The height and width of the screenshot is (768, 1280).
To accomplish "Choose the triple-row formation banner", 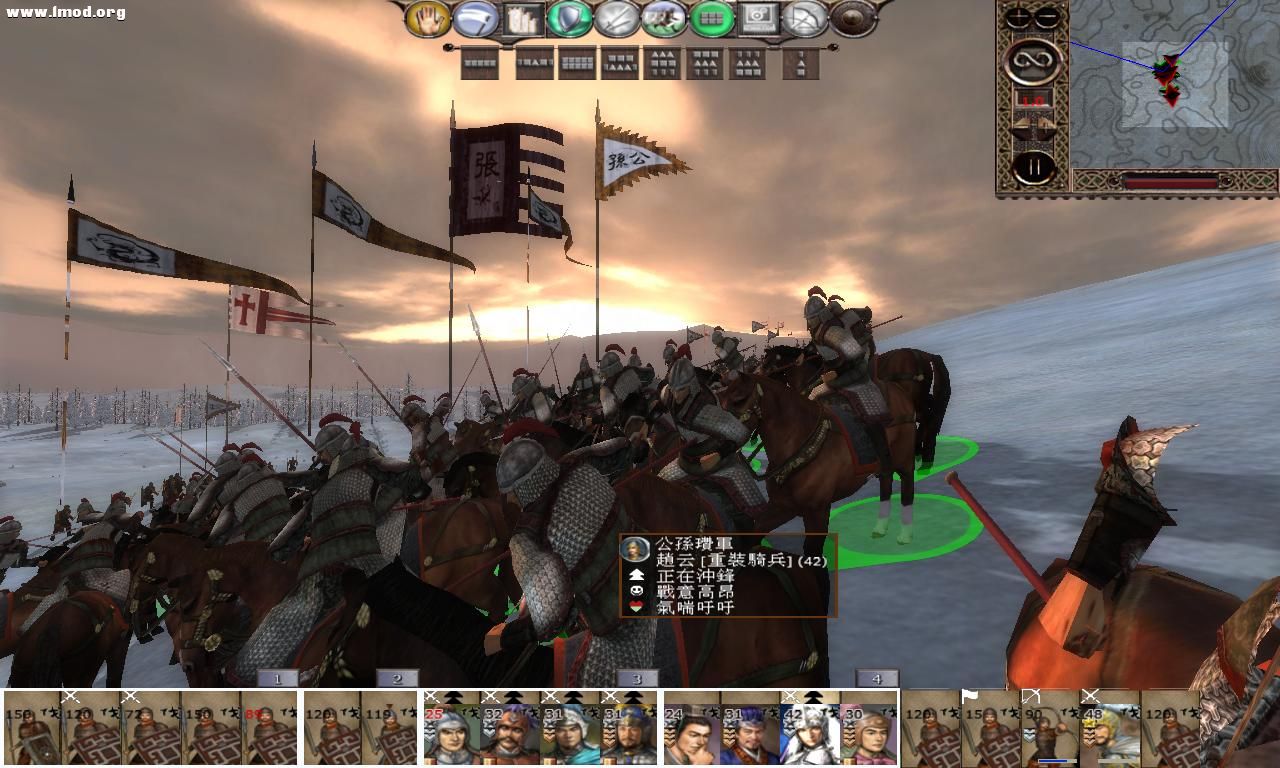I will (662, 62).
